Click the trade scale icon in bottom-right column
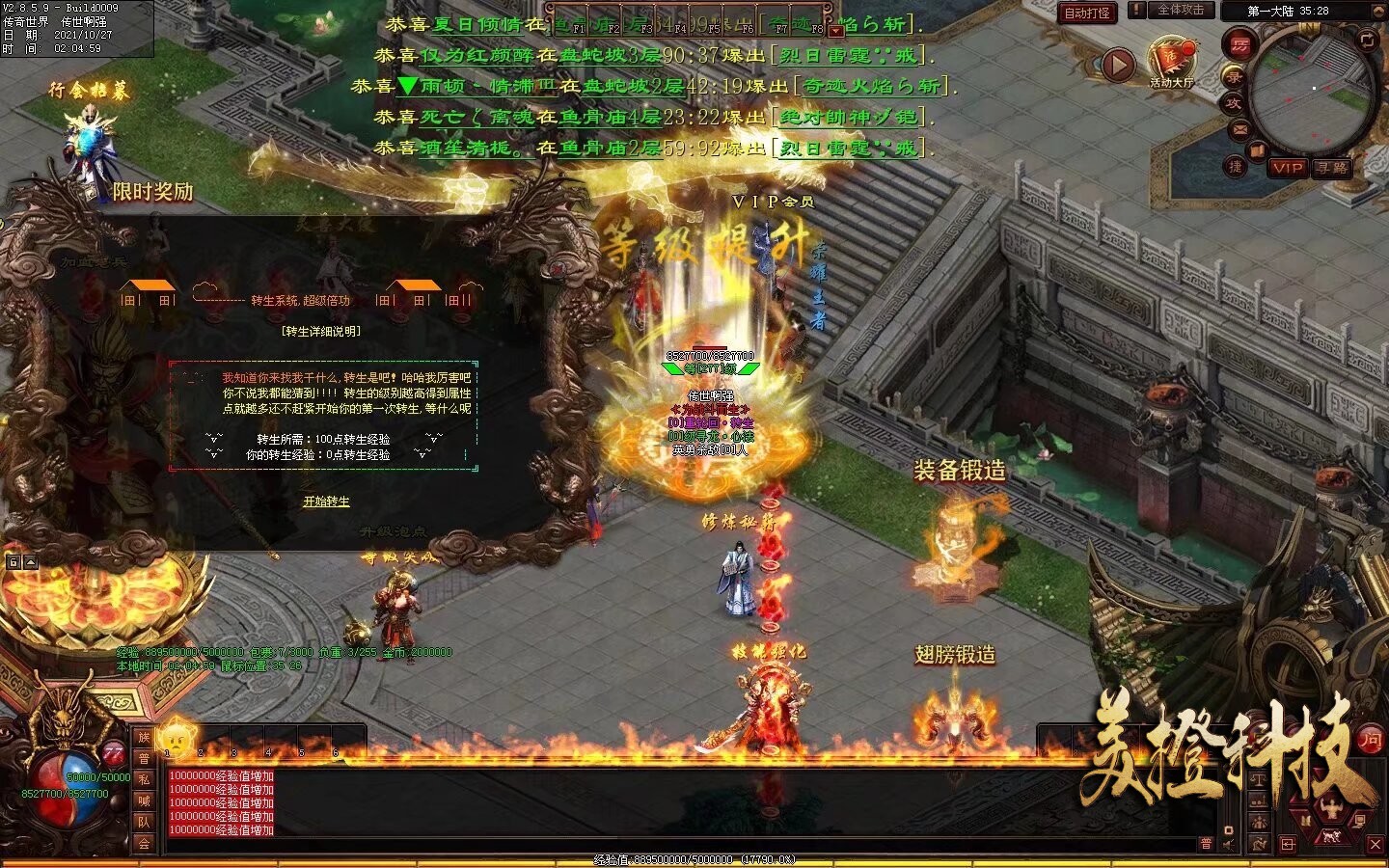 tap(1259, 779)
